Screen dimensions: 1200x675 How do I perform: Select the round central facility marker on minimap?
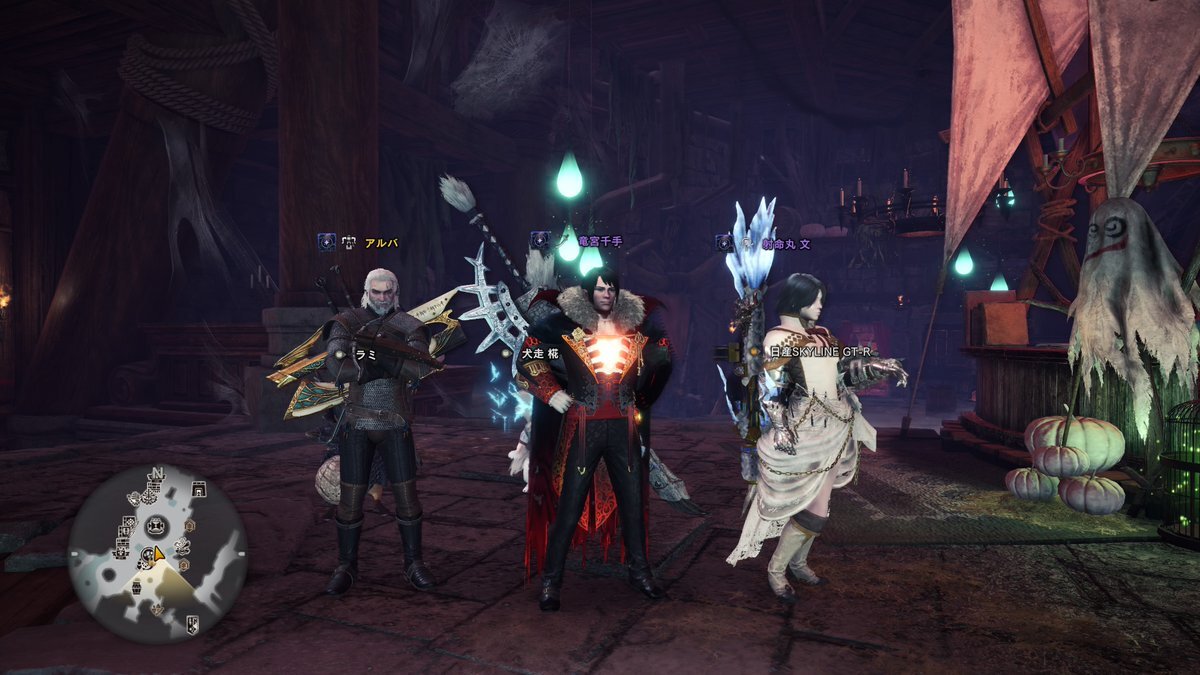click(156, 525)
